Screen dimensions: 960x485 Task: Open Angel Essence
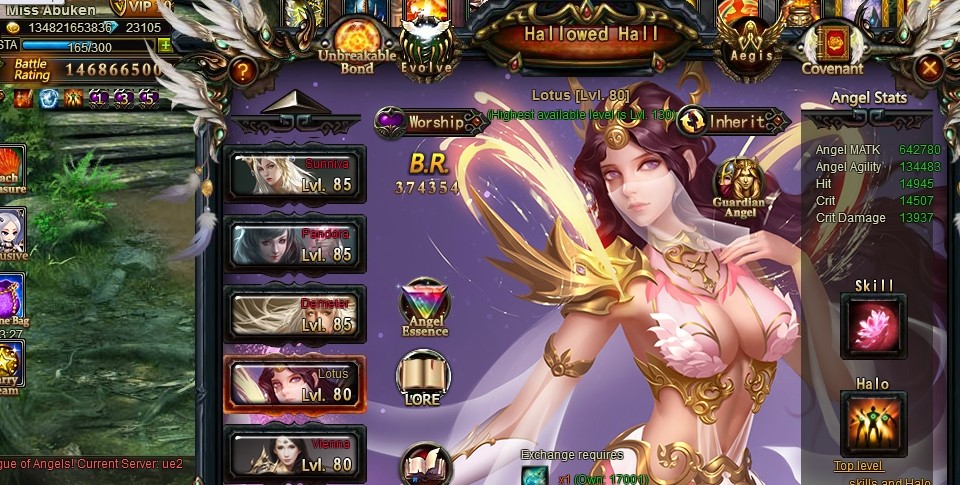[x=425, y=307]
